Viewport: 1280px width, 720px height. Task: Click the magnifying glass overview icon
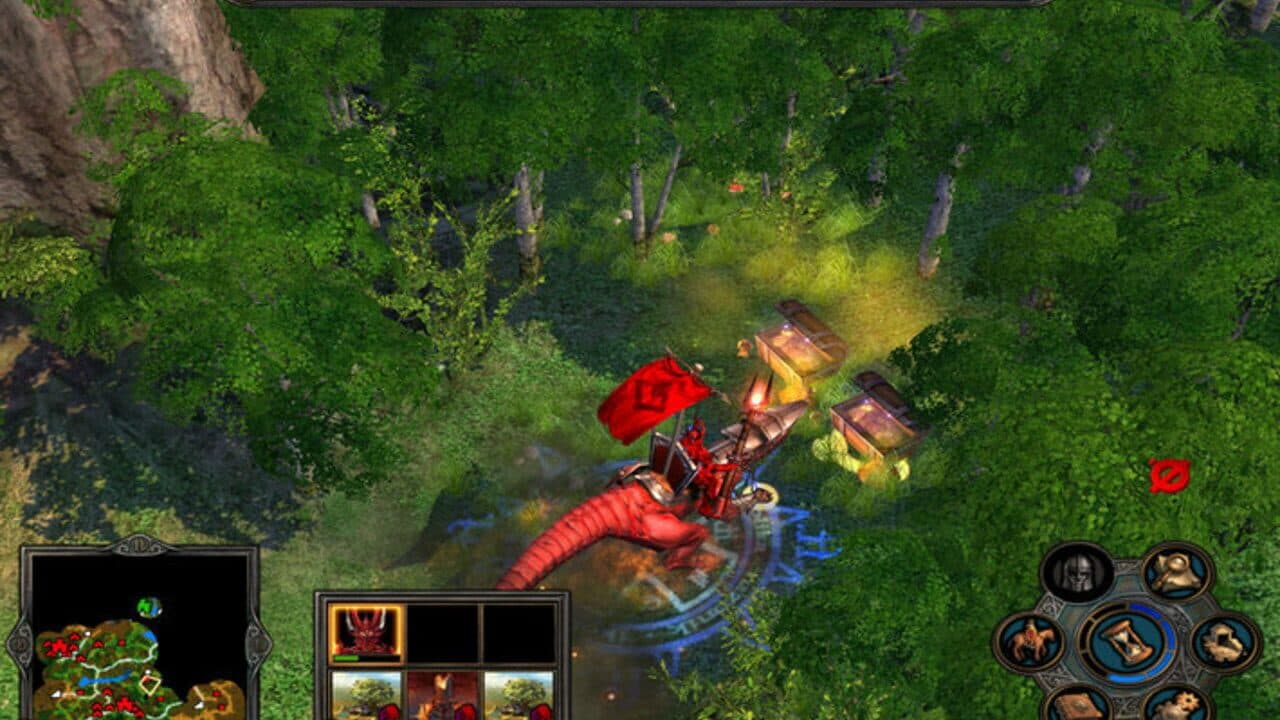pos(1174,572)
